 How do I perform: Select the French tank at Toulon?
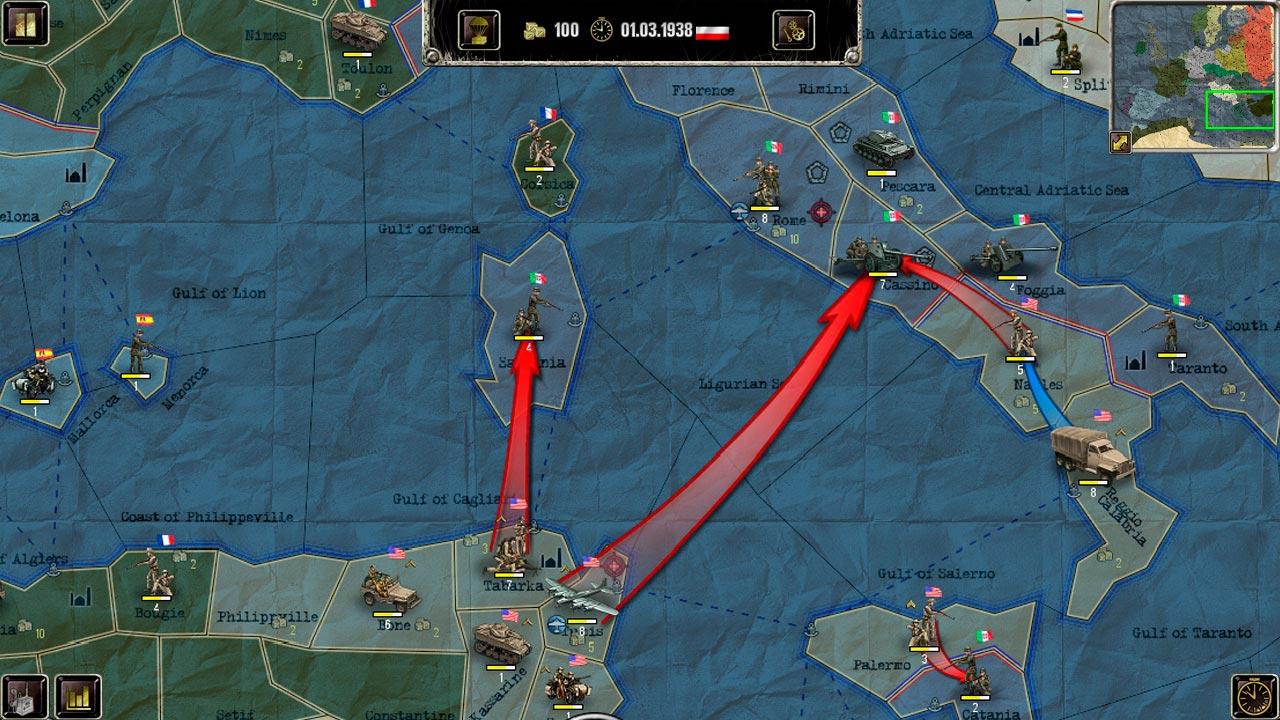(357, 30)
